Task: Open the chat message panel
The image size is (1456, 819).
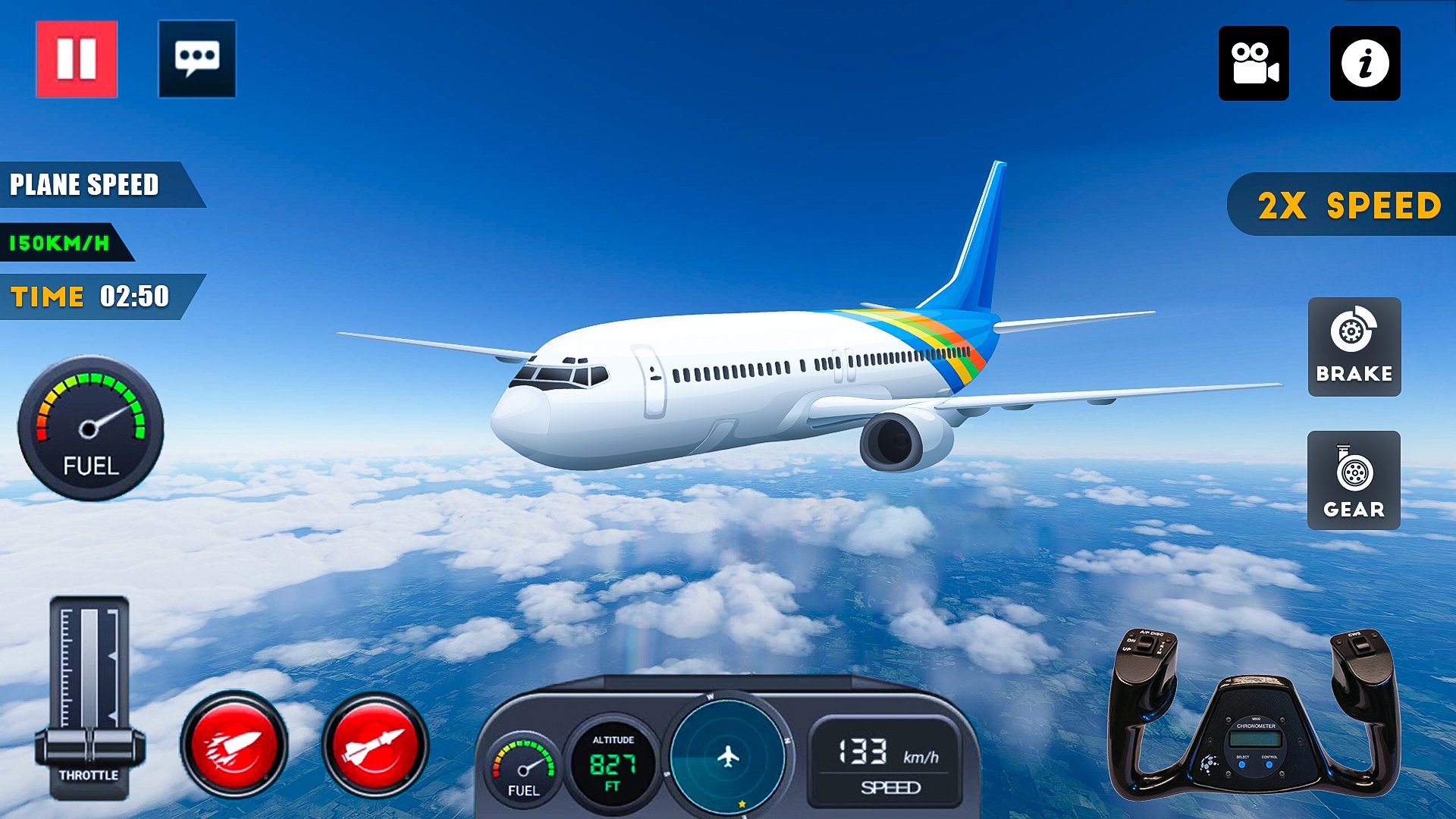Action: pos(199,58)
